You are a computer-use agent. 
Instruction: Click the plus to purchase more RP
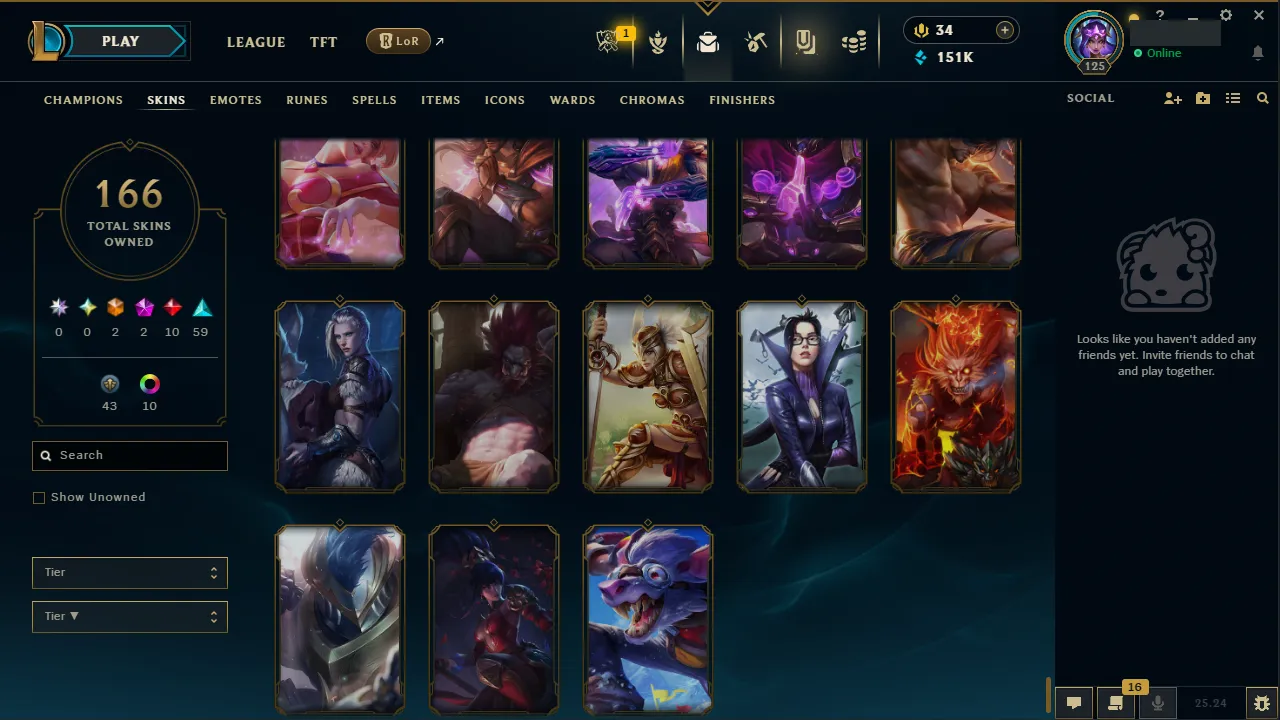coord(1004,30)
